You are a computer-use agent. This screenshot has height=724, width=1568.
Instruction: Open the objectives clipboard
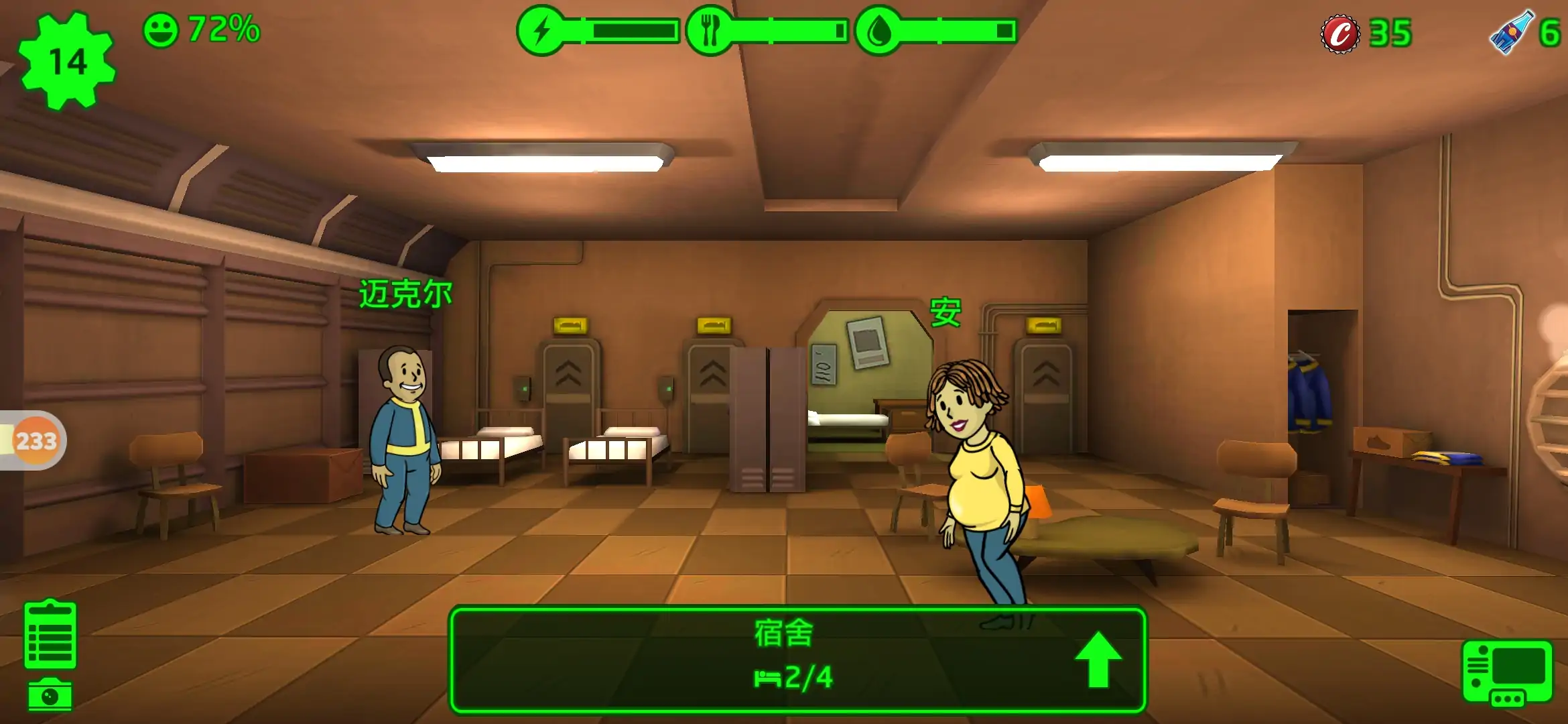pos(50,634)
